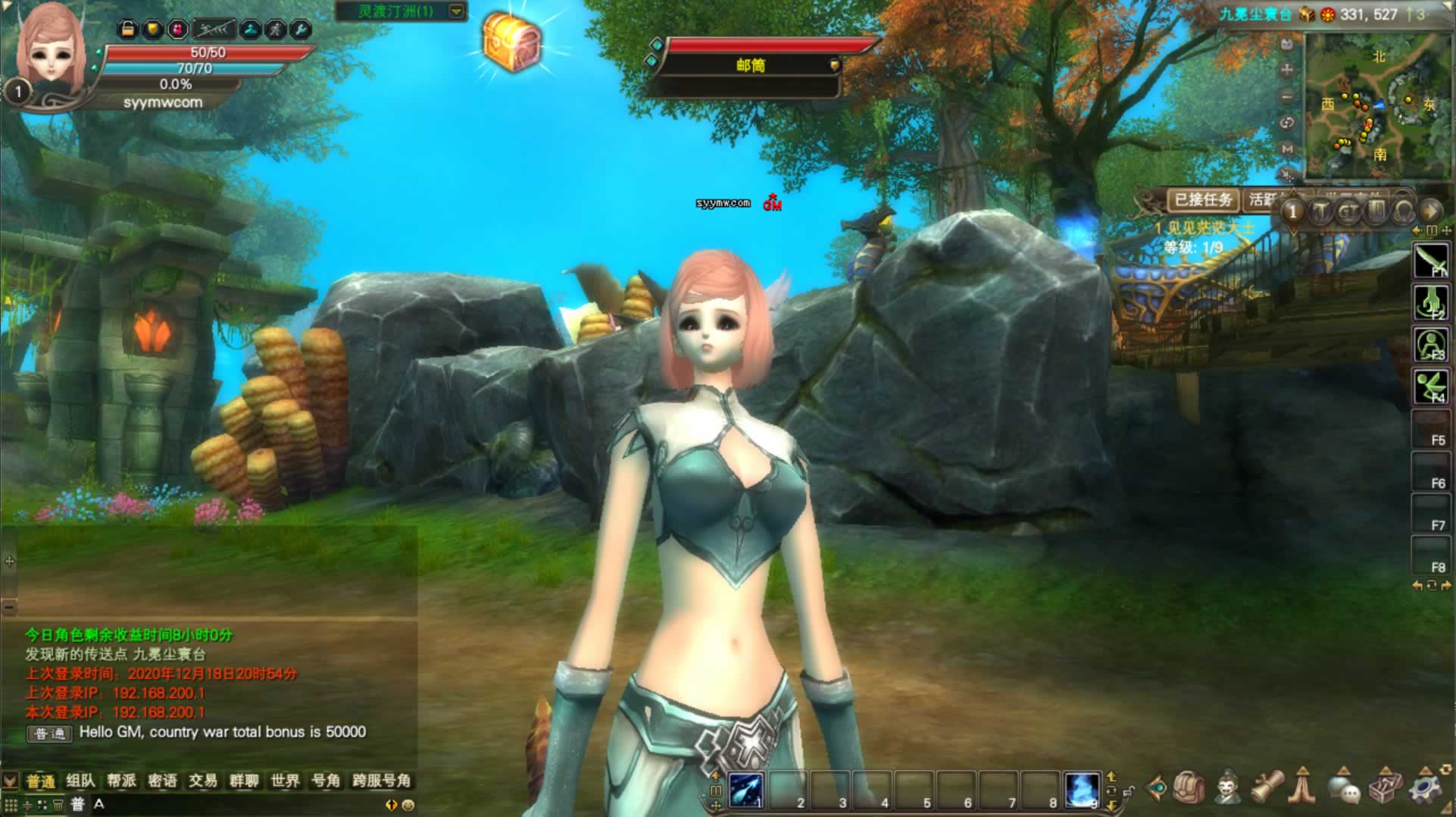Open the golden treasure chest reward
The height and width of the screenshot is (817, 1456).
513,42
